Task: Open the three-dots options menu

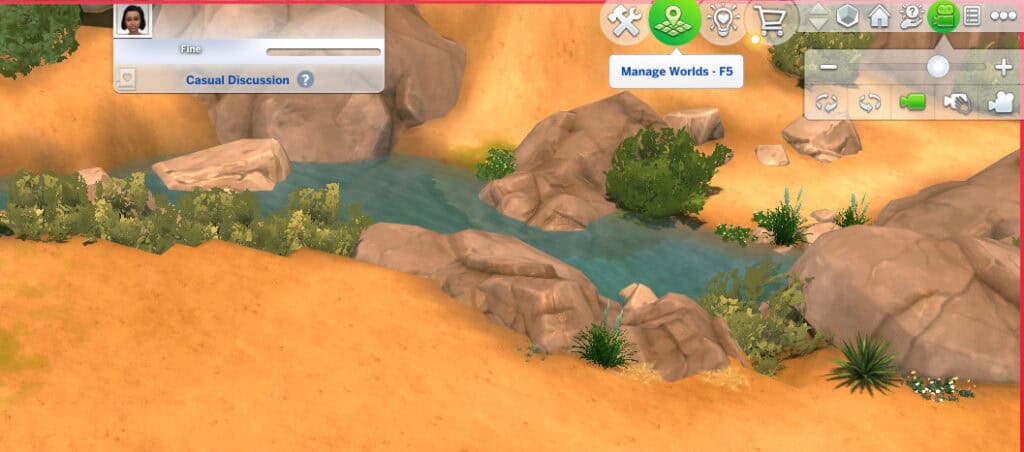Action: [x=1002, y=16]
